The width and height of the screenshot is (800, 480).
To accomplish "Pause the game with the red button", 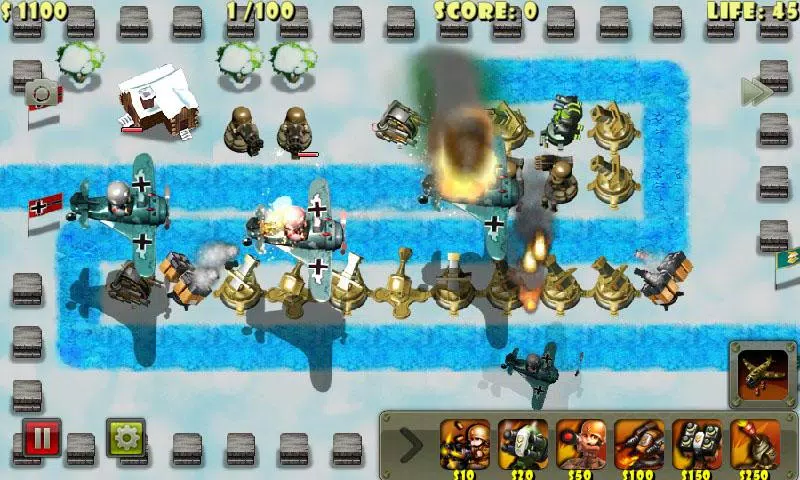I will click(42, 438).
